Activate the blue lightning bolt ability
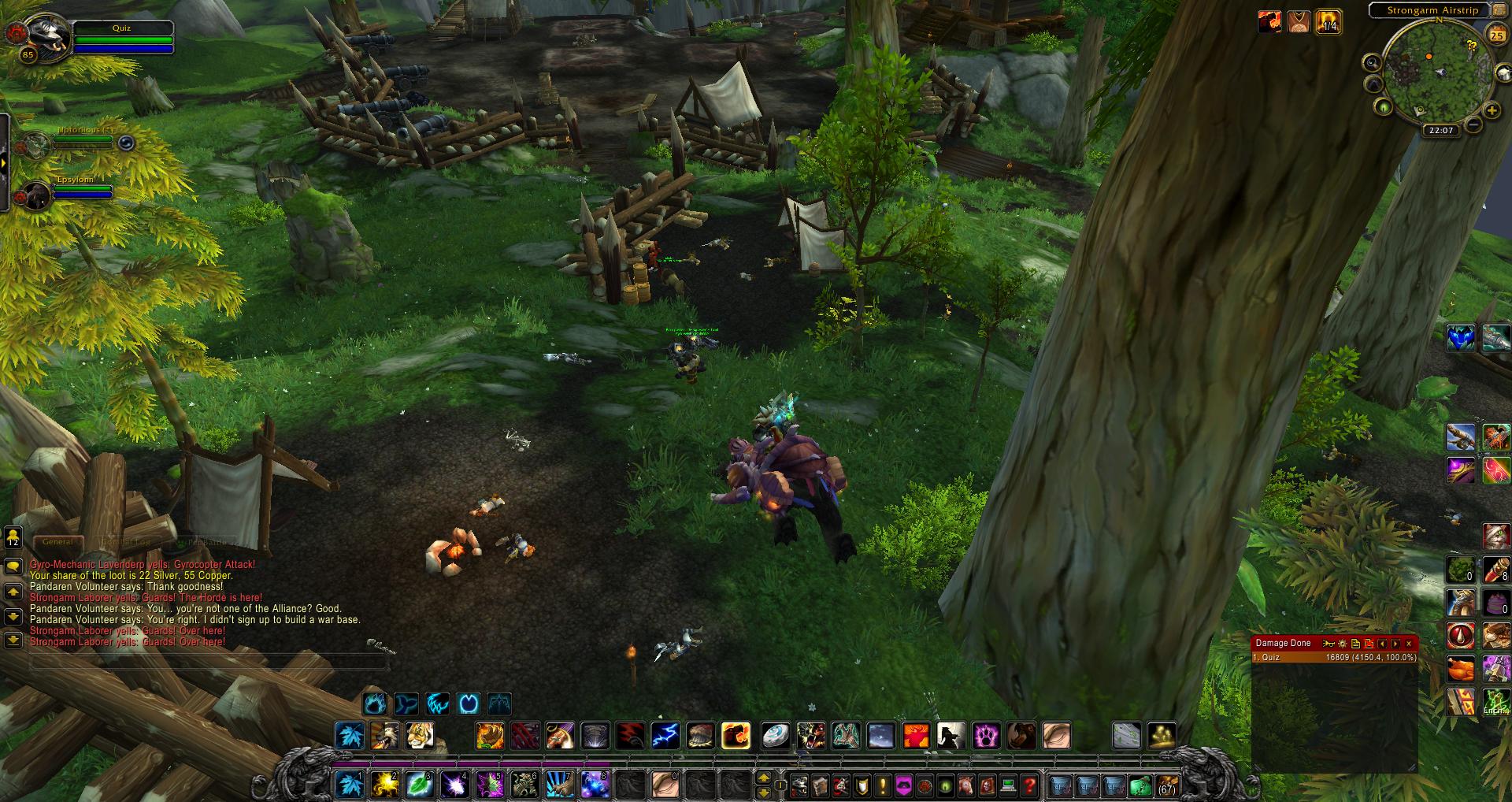This screenshot has height=802, width=1512. click(665, 736)
